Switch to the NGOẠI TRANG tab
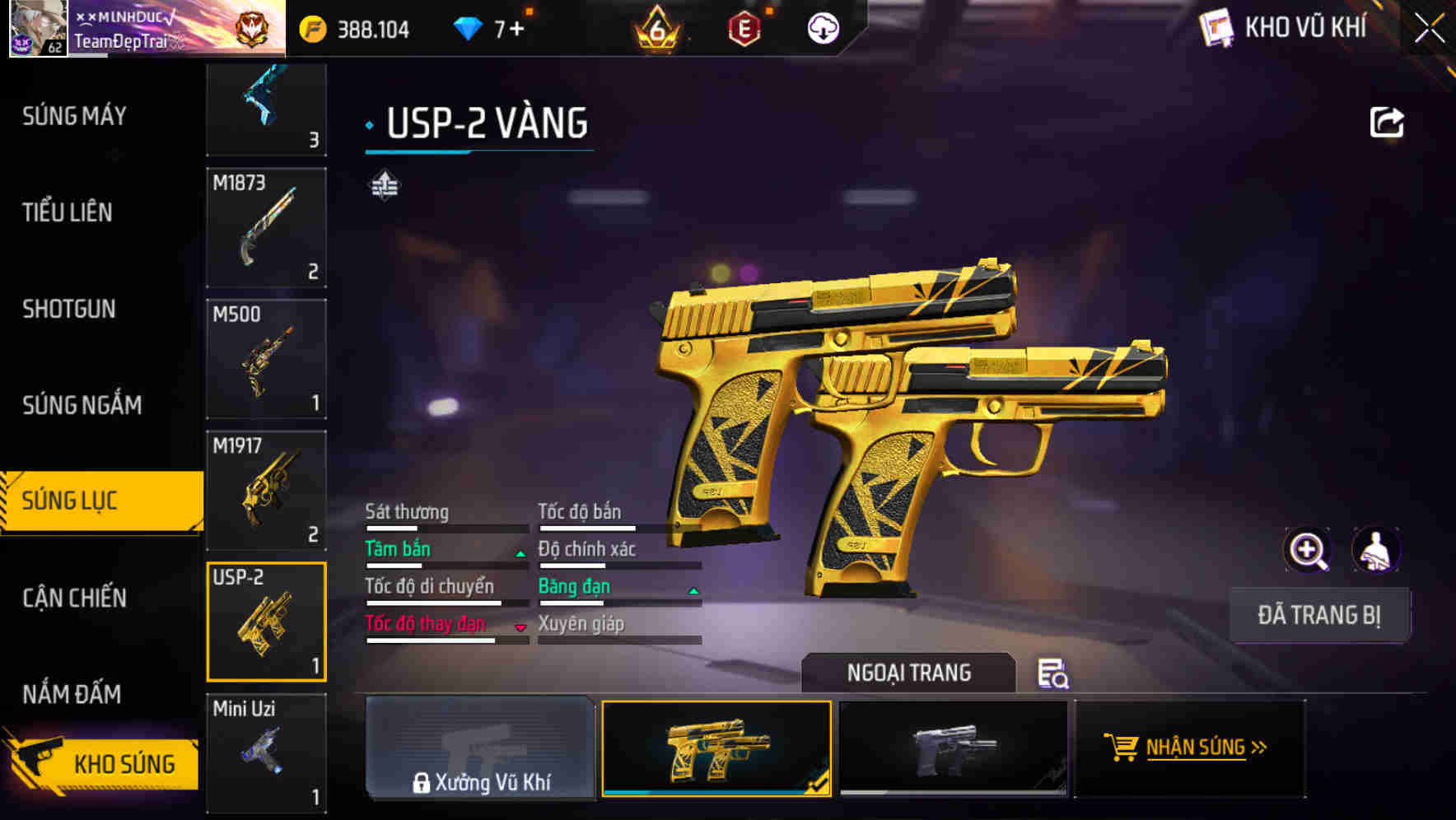1456x820 pixels. pyautogui.click(x=909, y=673)
